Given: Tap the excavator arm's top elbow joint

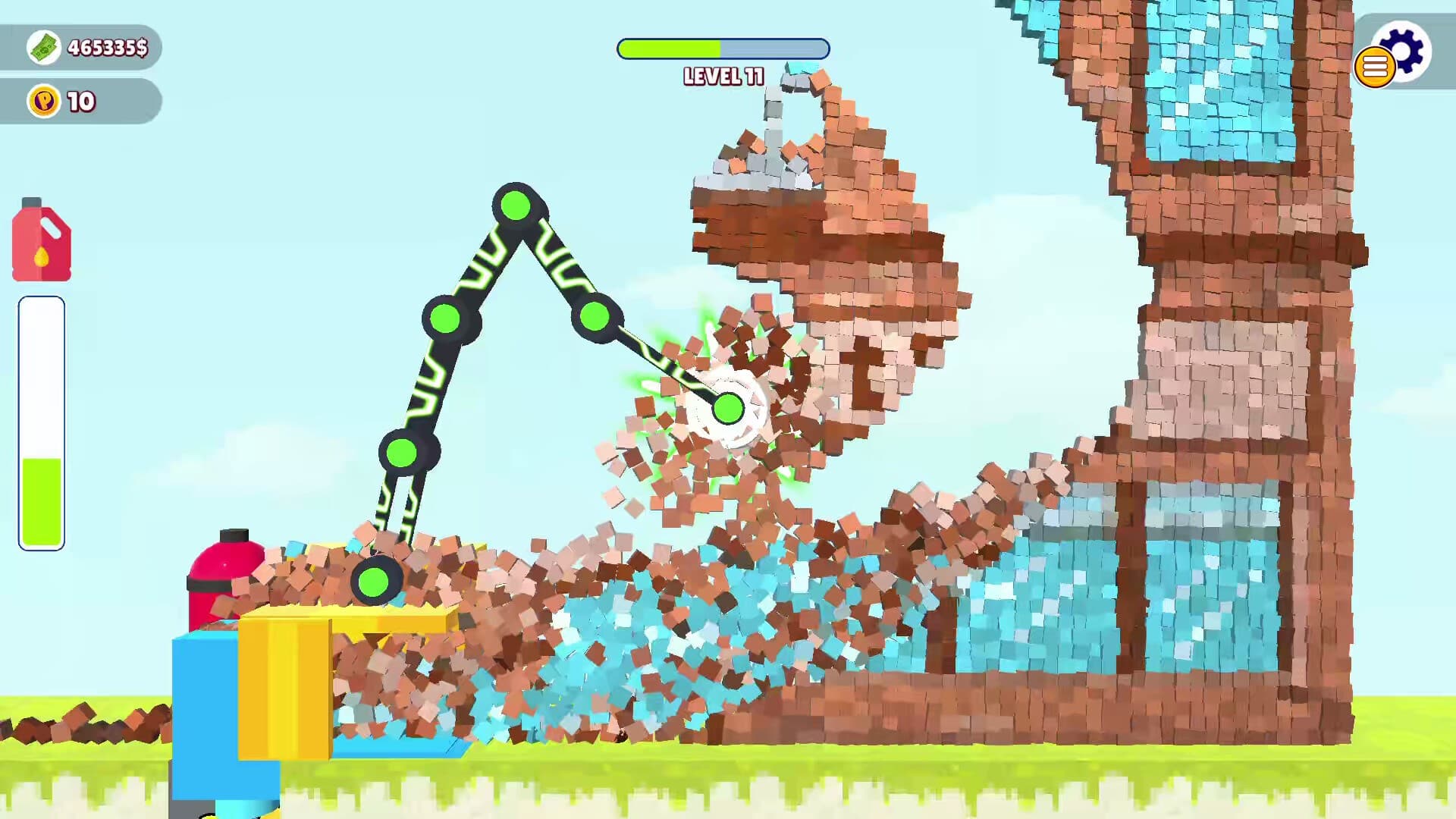Looking at the screenshot, I should 516,203.
